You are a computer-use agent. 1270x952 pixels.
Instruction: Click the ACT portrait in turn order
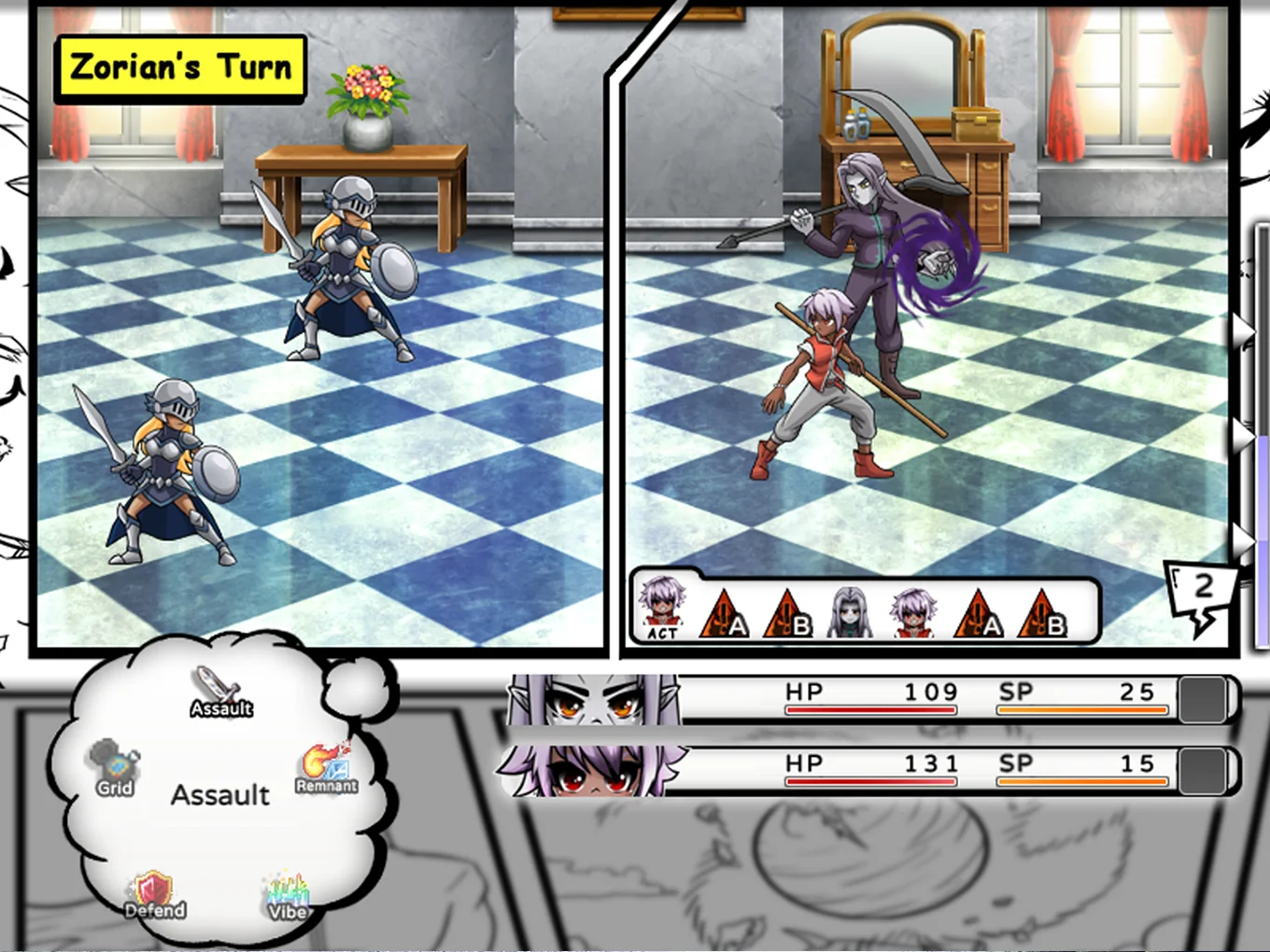tap(662, 610)
